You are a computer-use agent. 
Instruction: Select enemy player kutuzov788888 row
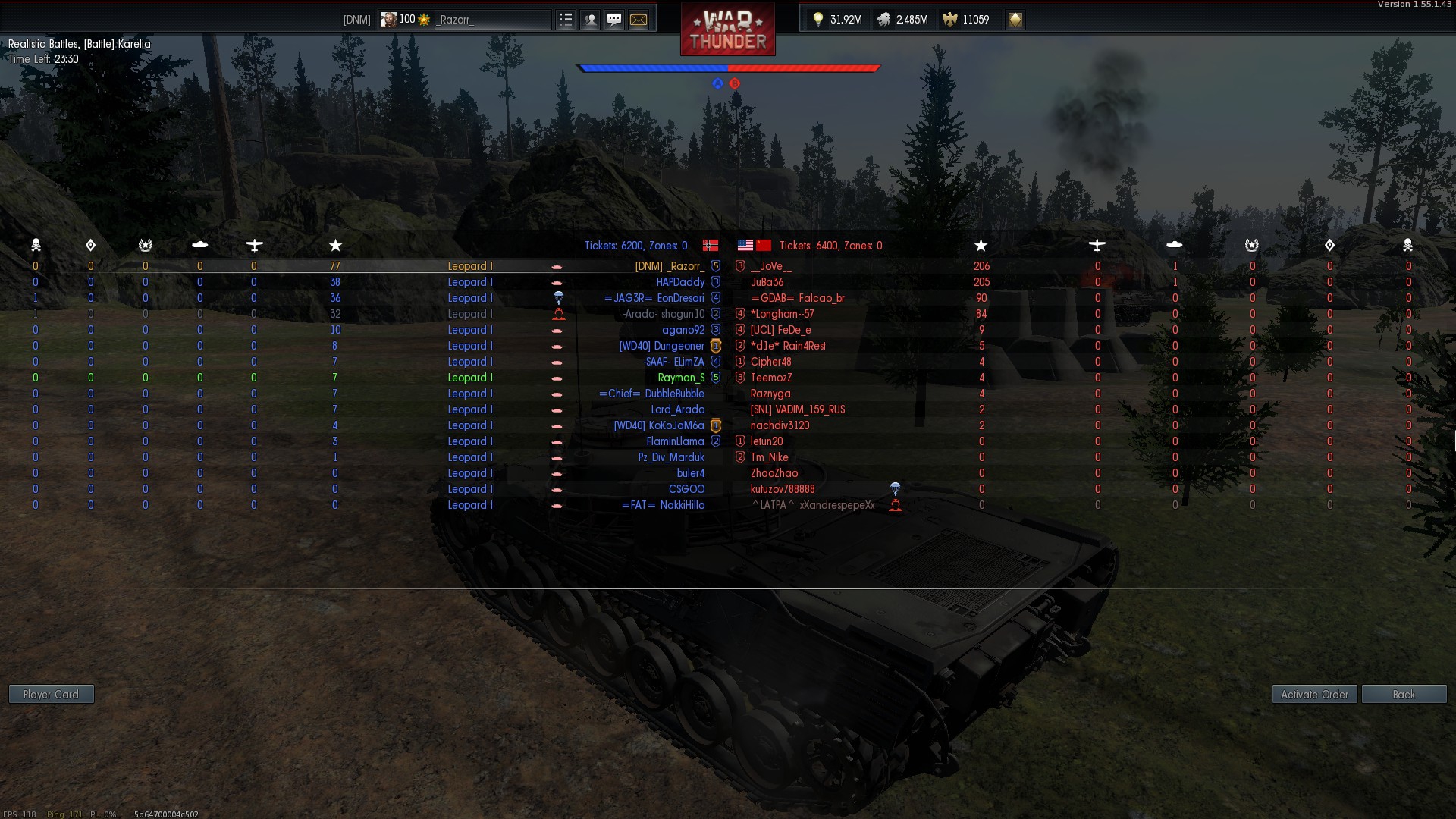click(x=783, y=489)
